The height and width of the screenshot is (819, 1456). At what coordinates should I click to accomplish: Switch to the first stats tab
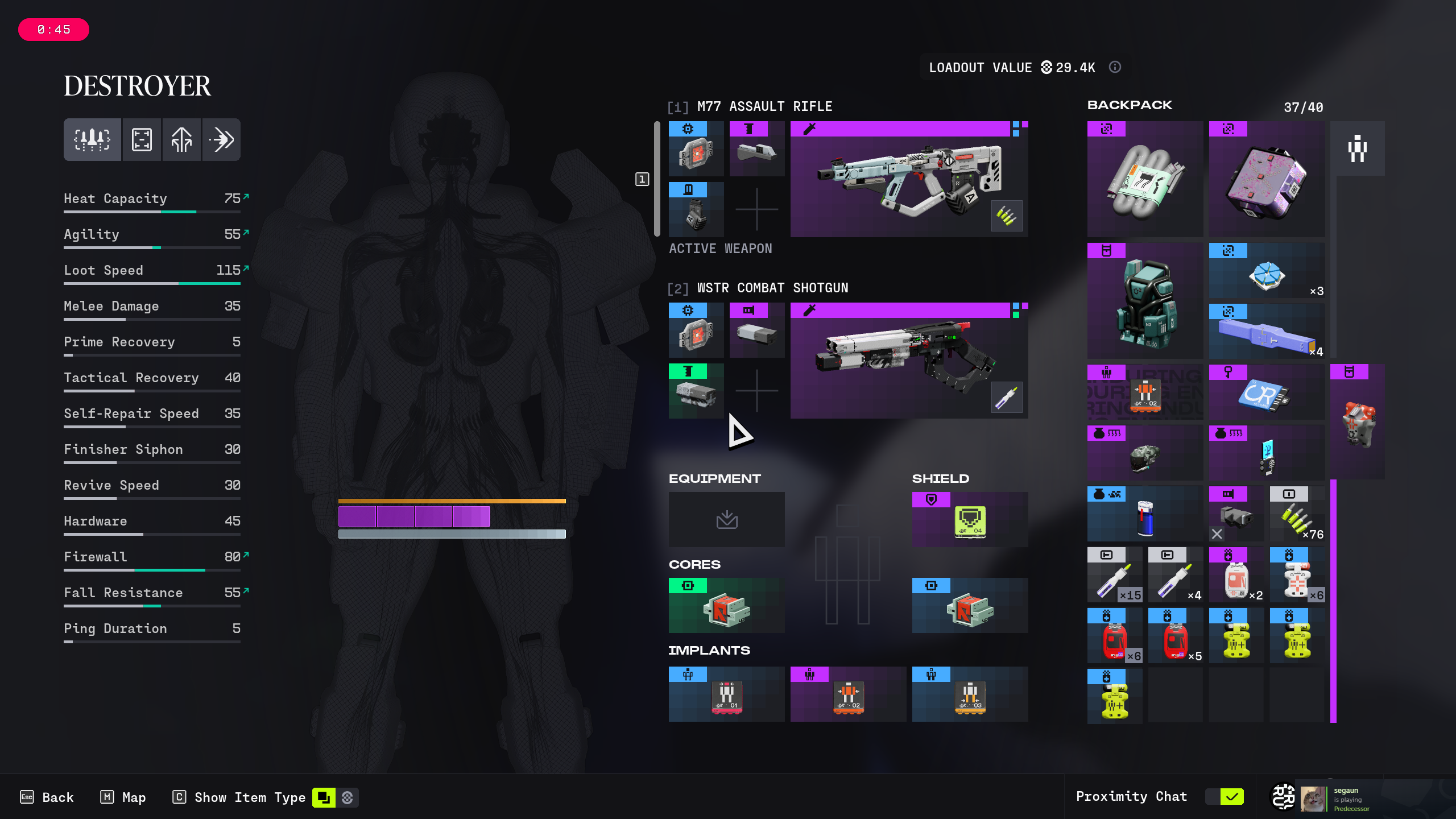pos(92,139)
